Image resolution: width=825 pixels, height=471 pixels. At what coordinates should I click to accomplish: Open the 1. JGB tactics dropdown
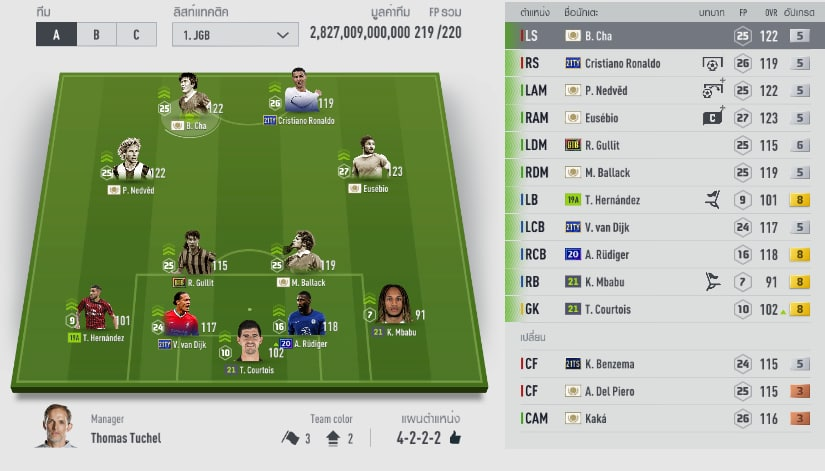point(233,35)
